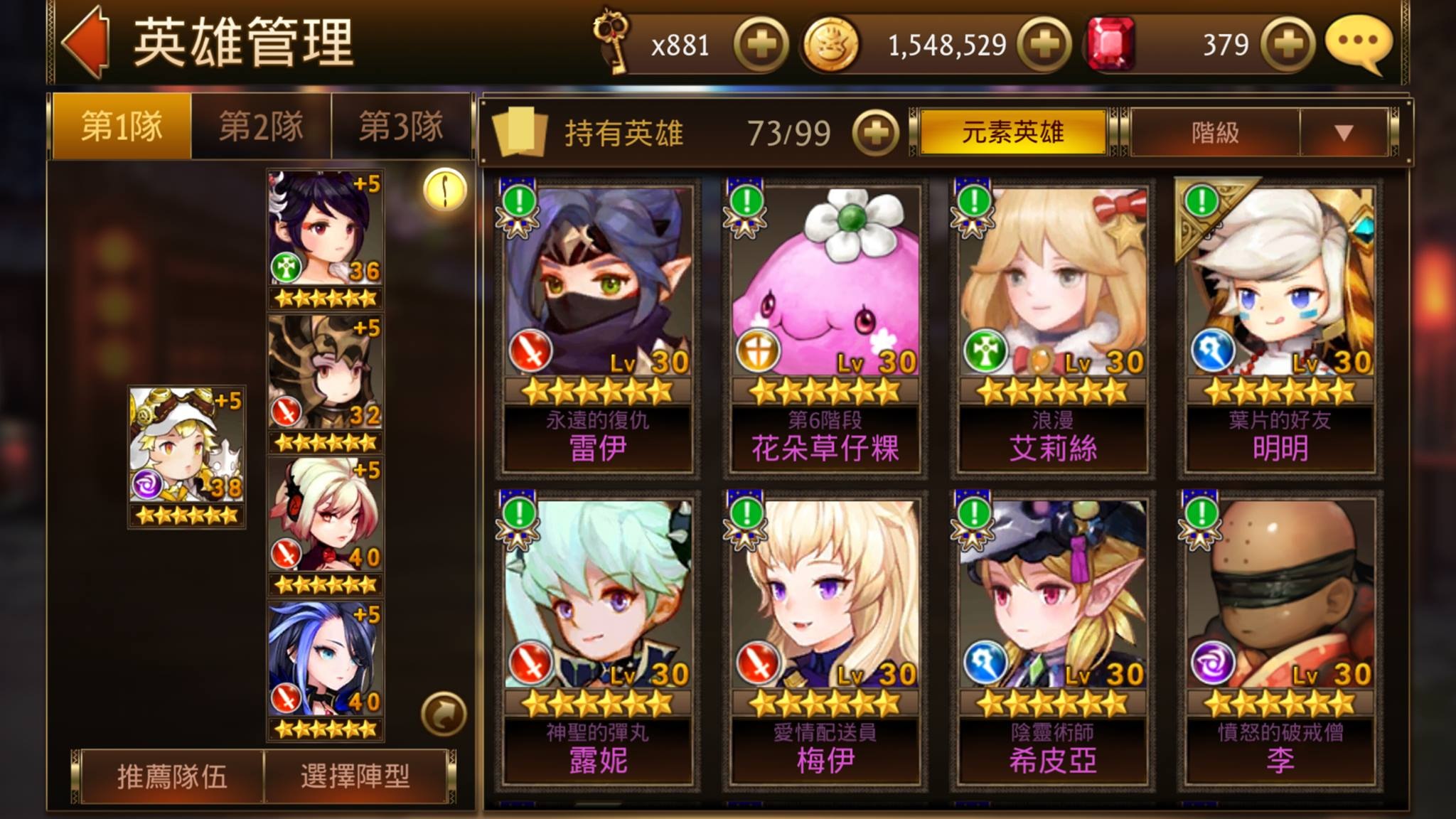Switch to the 第2隊 team tab
1456x819 pixels.
(261, 127)
